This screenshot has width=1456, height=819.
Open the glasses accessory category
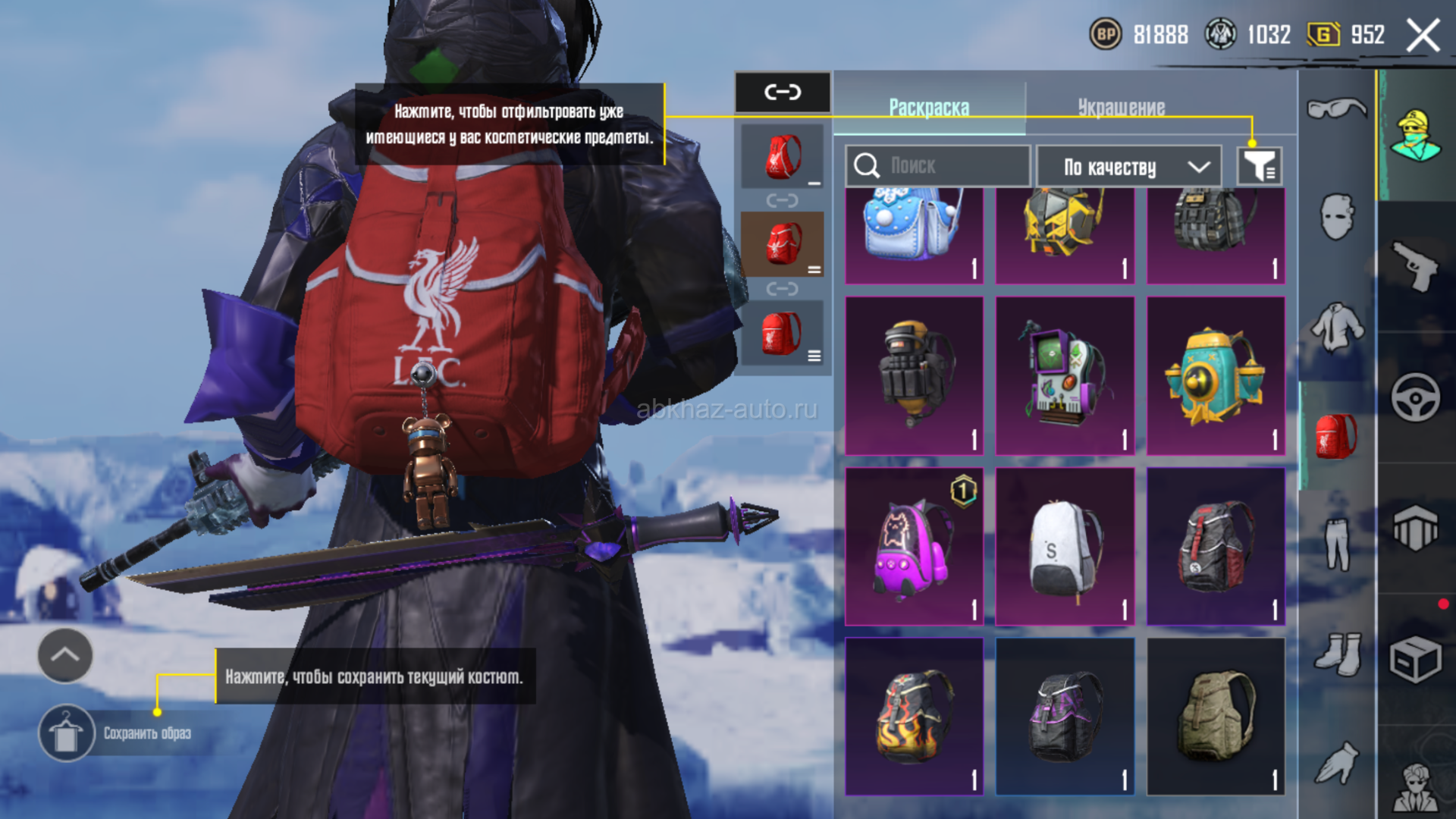coord(1336,108)
